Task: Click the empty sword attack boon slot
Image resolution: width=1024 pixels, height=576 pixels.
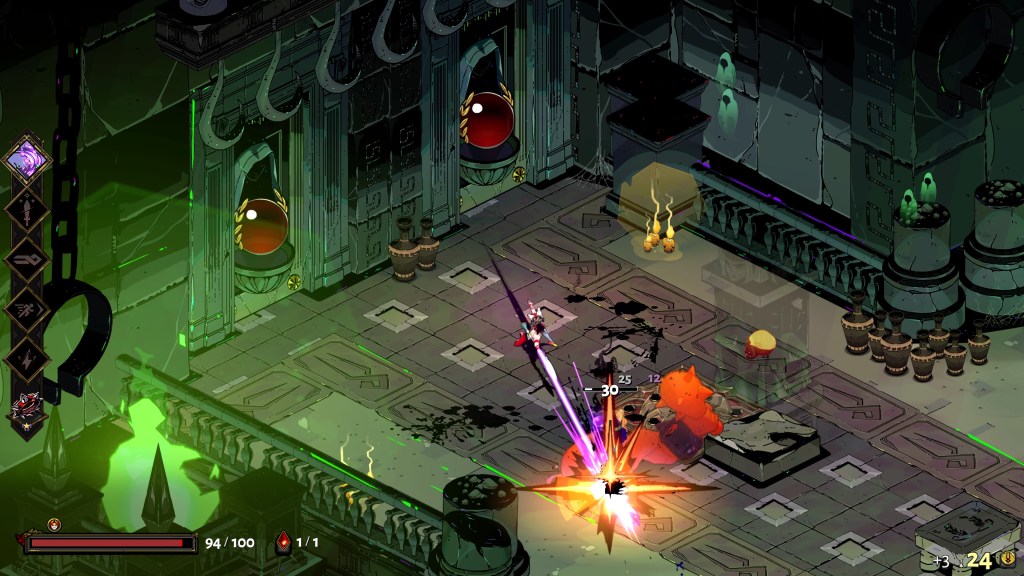Action: click(25, 209)
